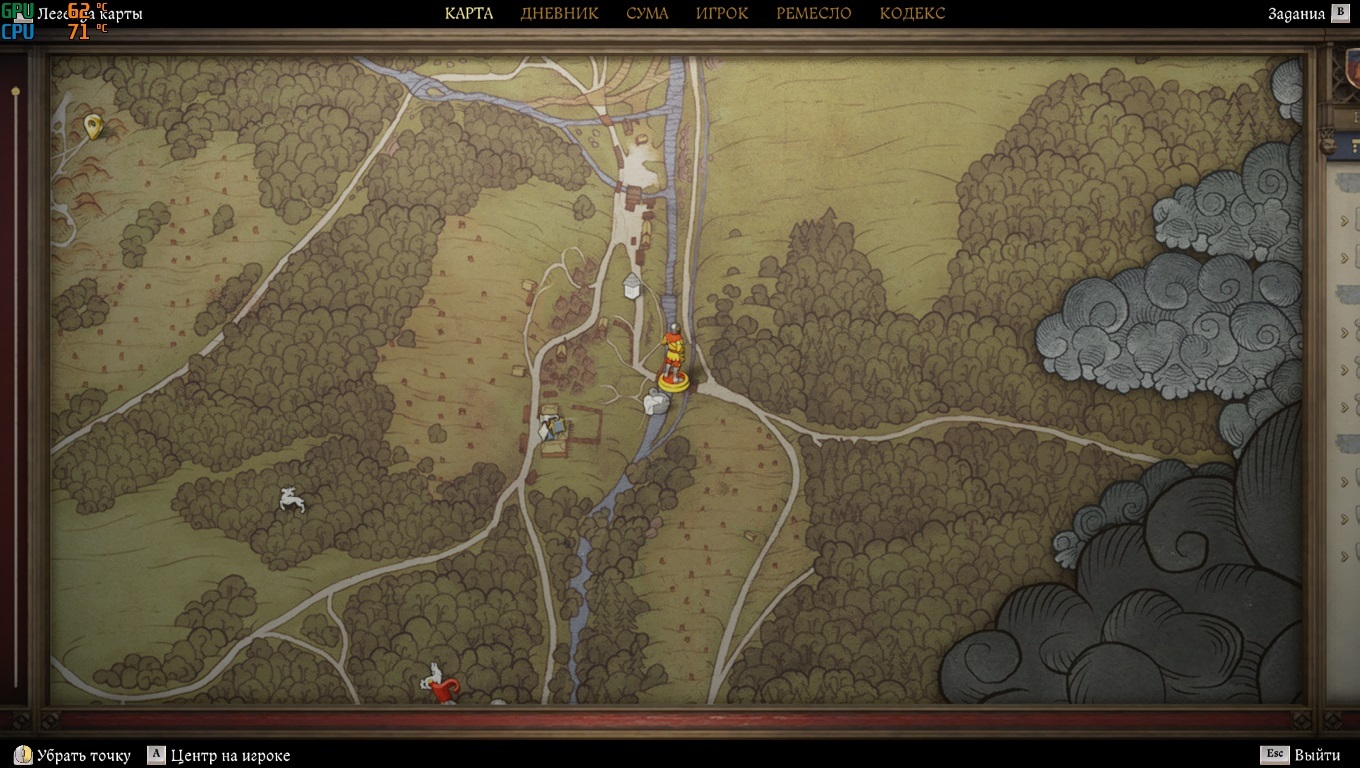Open the СУМА inventory tab
The image size is (1360, 768).
coord(647,13)
